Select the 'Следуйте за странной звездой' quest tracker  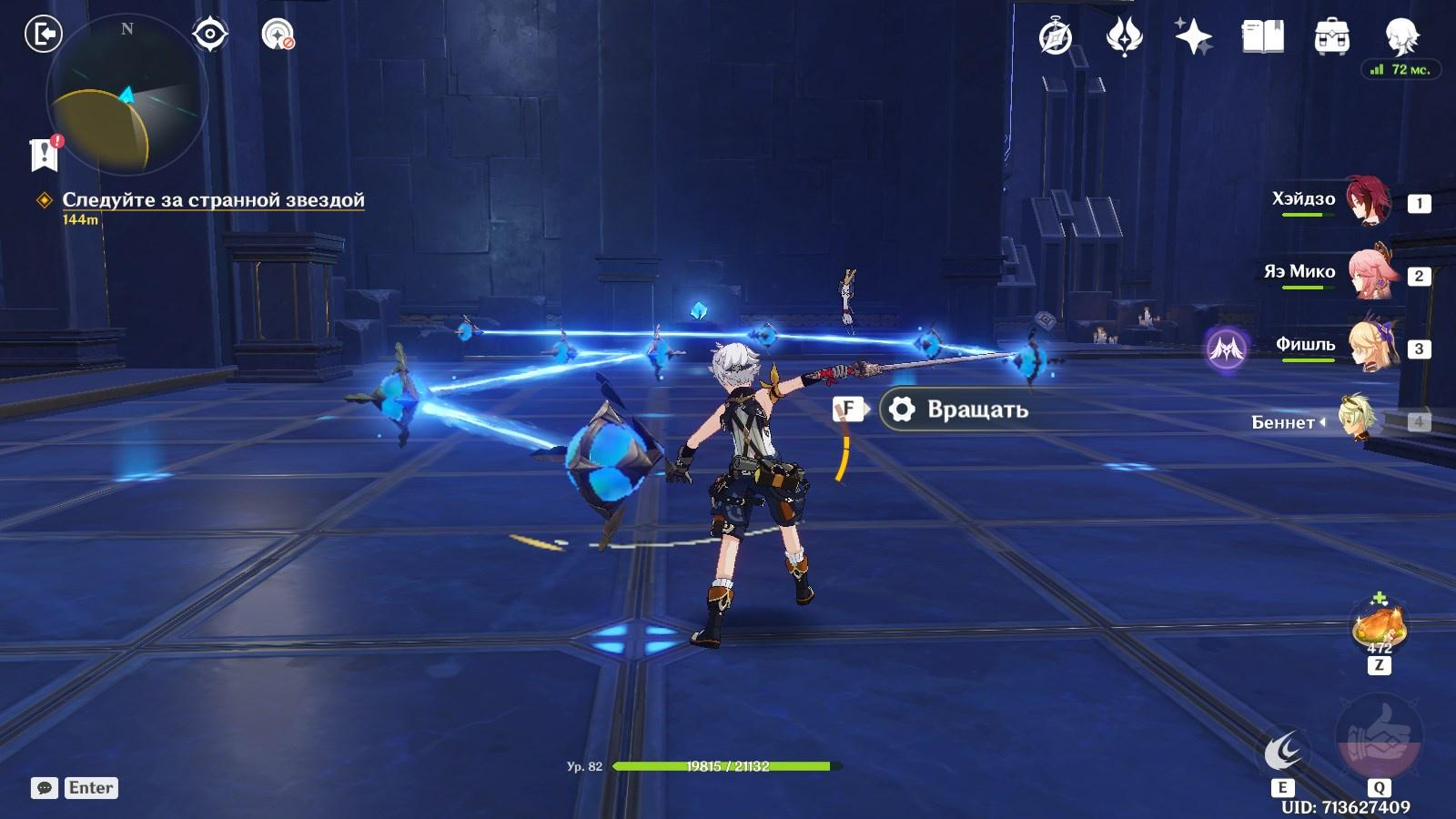[x=213, y=200]
